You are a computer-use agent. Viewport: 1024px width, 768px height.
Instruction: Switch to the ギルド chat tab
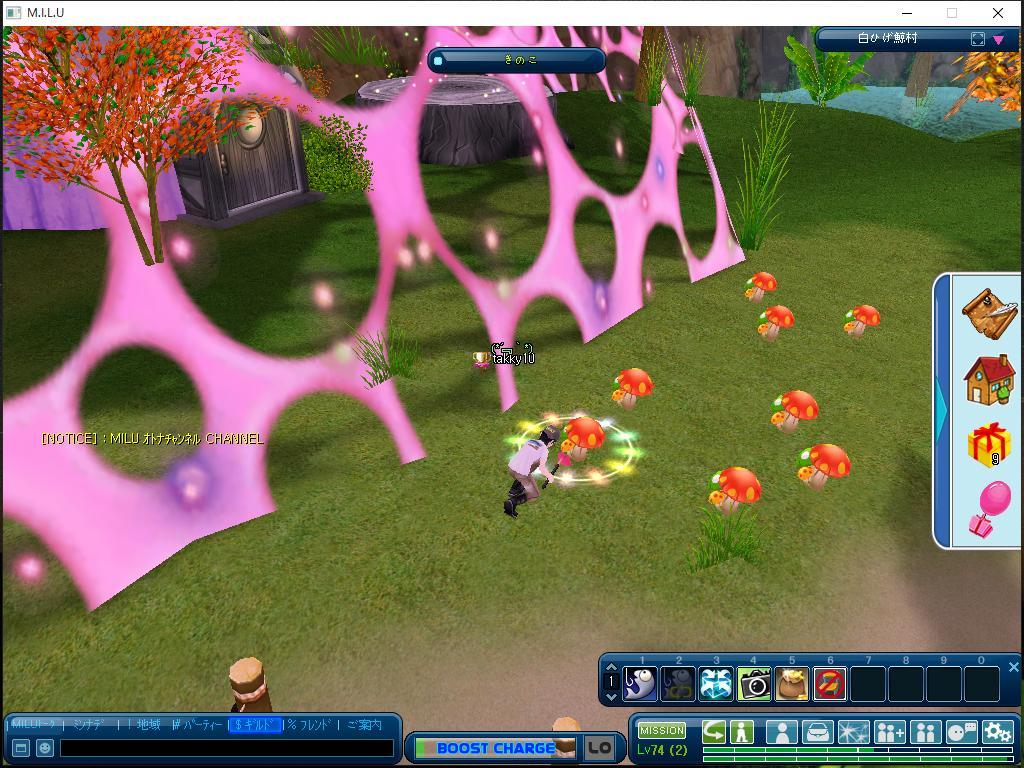coord(255,725)
